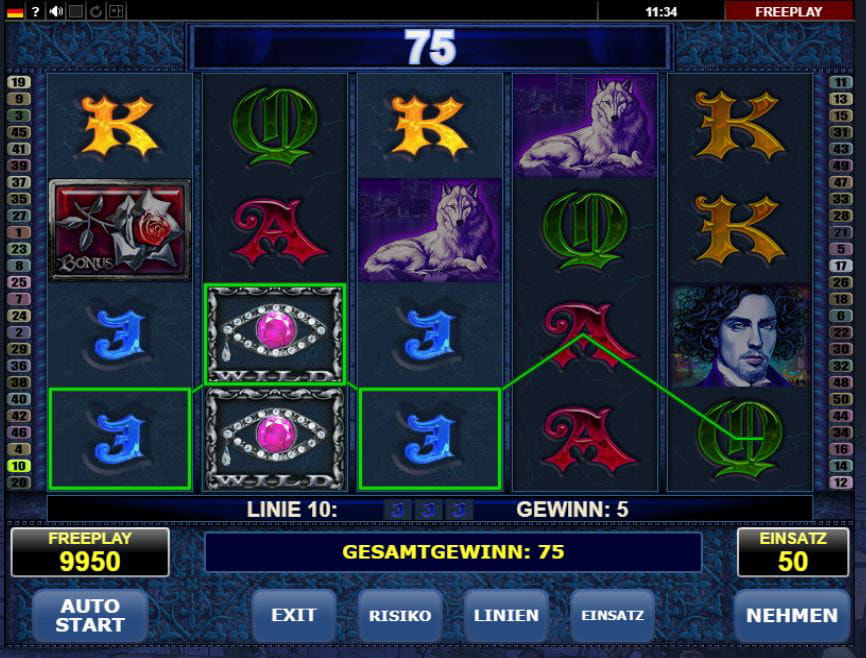The width and height of the screenshot is (866, 658).
Task: Select payline 19 marker
Action: (x=18, y=83)
